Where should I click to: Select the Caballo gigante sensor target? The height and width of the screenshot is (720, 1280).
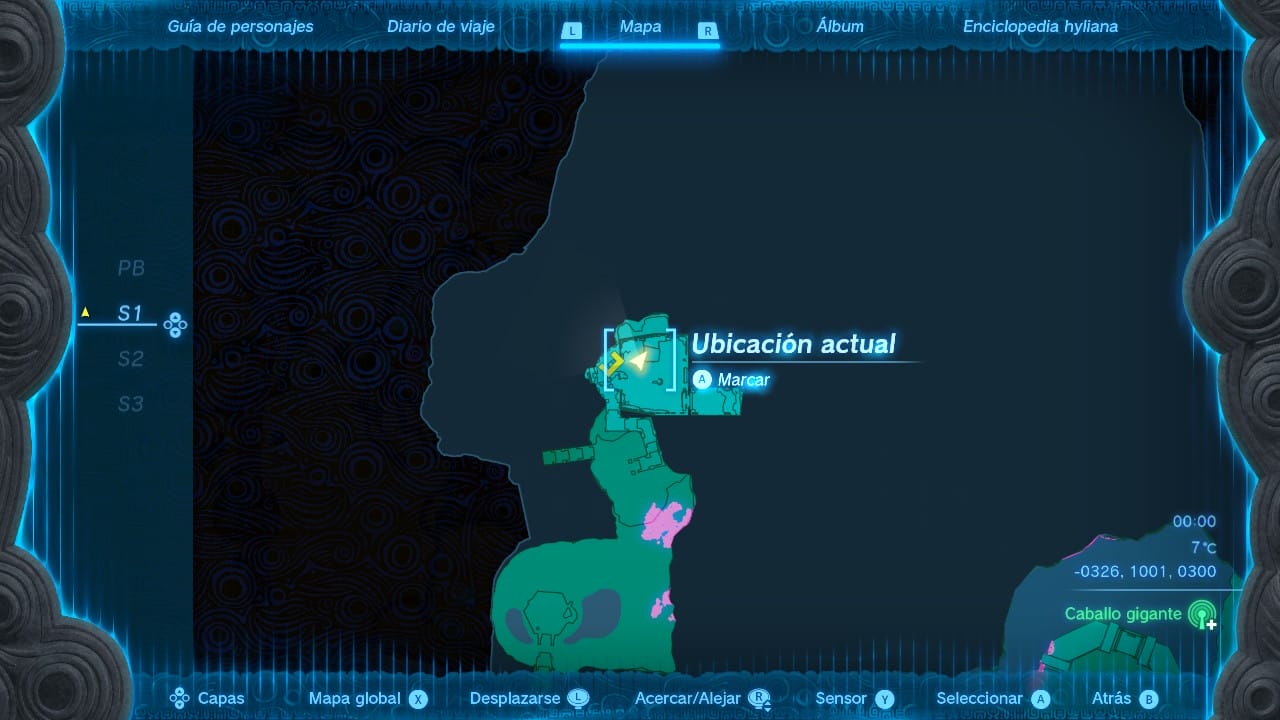coord(1123,614)
